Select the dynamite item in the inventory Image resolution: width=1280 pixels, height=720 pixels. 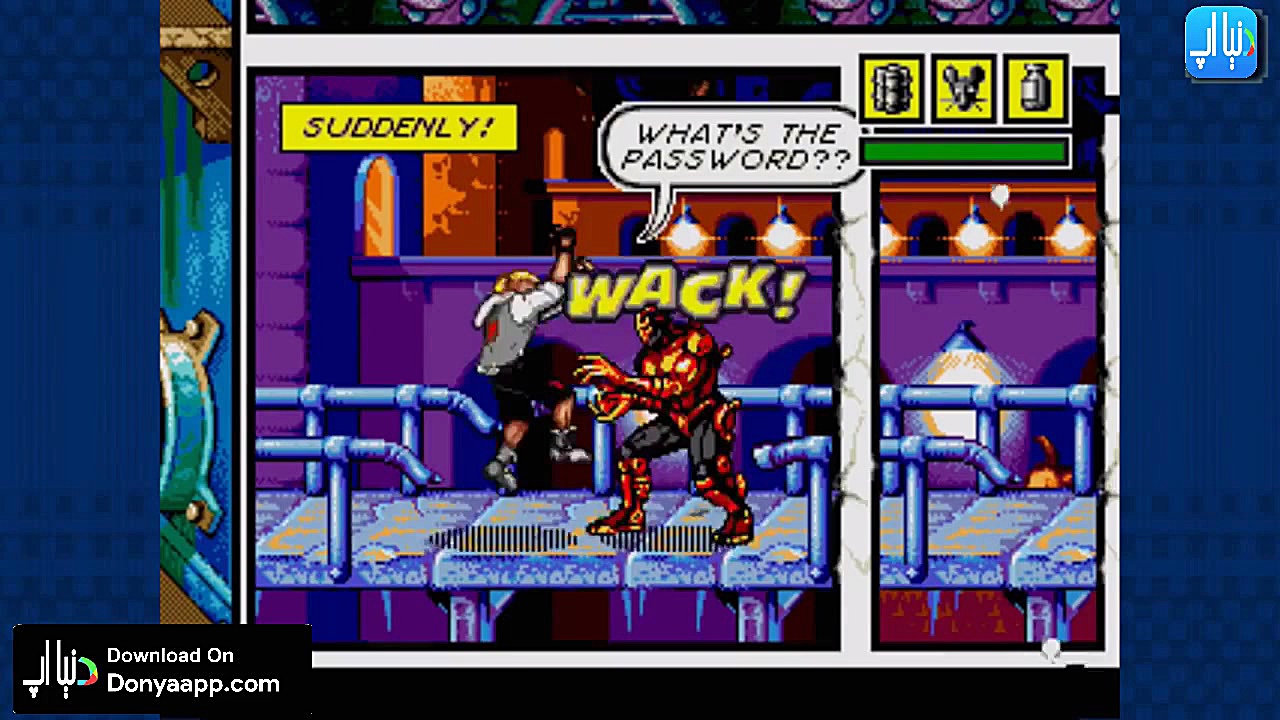[890, 90]
